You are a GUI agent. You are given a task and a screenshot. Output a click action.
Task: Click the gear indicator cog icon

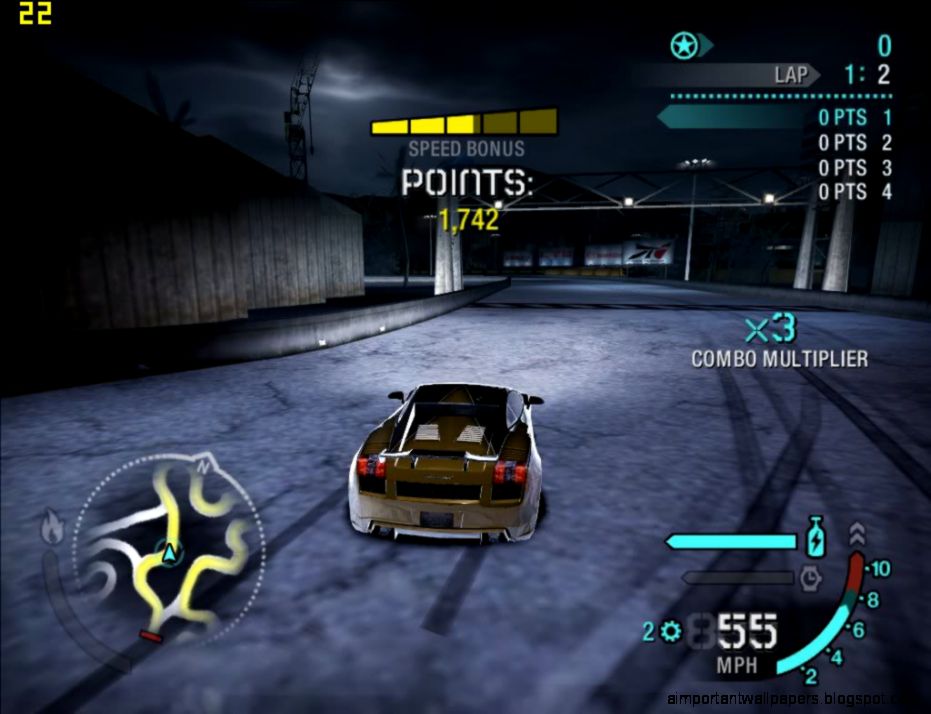pyautogui.click(x=669, y=631)
